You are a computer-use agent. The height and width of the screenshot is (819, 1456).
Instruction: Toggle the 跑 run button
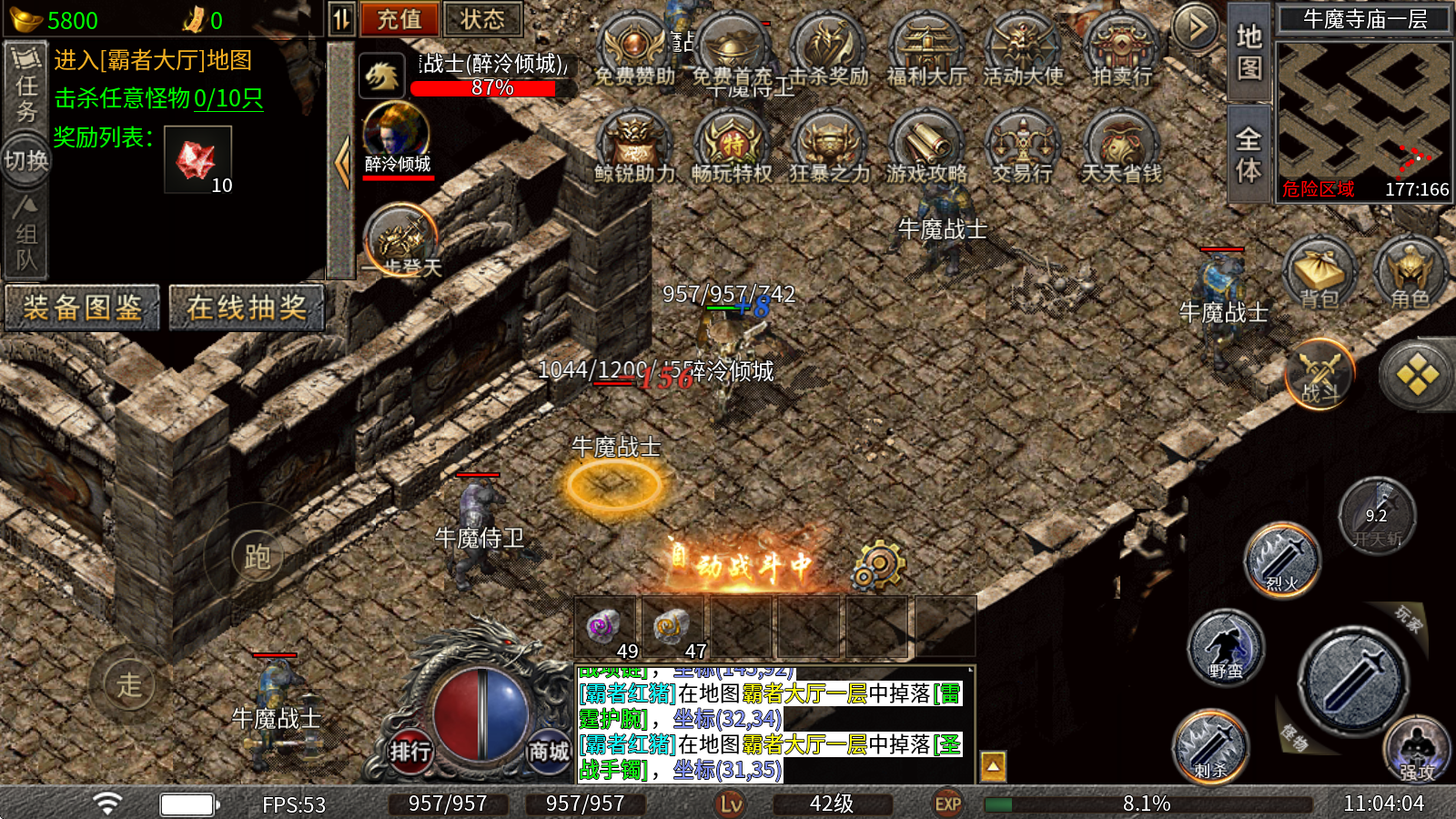(x=257, y=556)
